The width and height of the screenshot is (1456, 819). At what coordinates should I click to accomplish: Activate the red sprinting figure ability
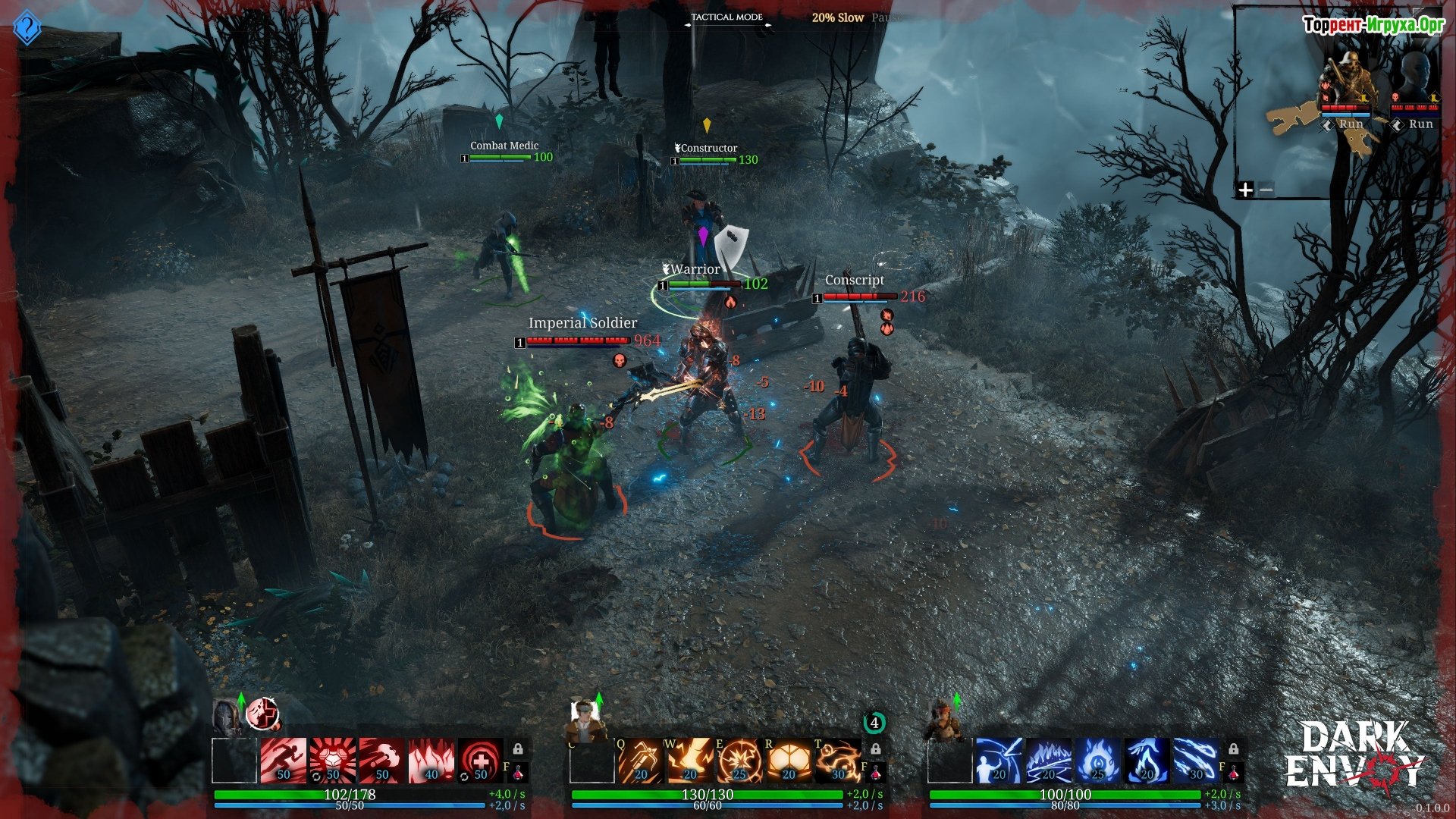284,761
